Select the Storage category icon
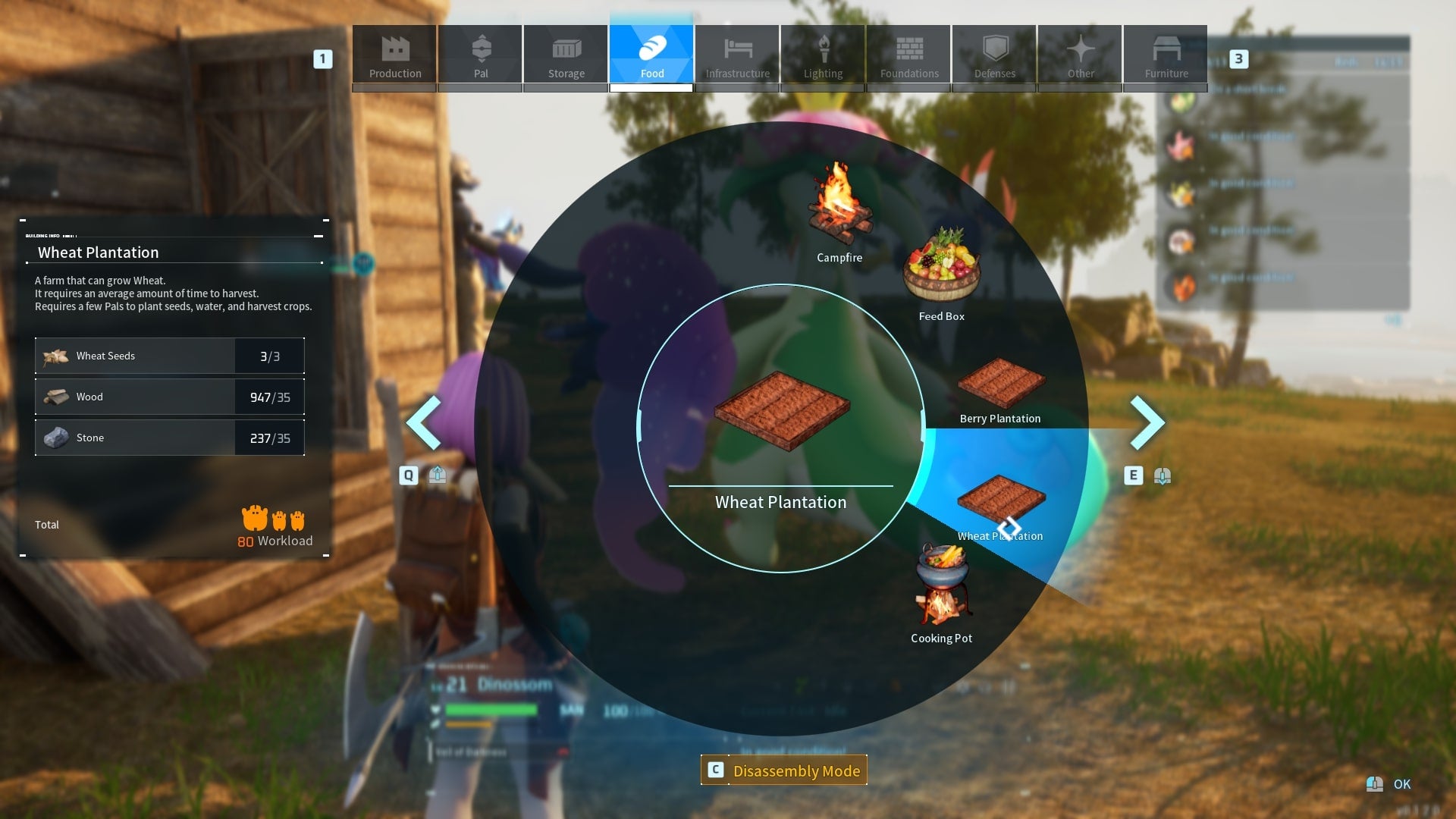The height and width of the screenshot is (819, 1456). point(565,53)
